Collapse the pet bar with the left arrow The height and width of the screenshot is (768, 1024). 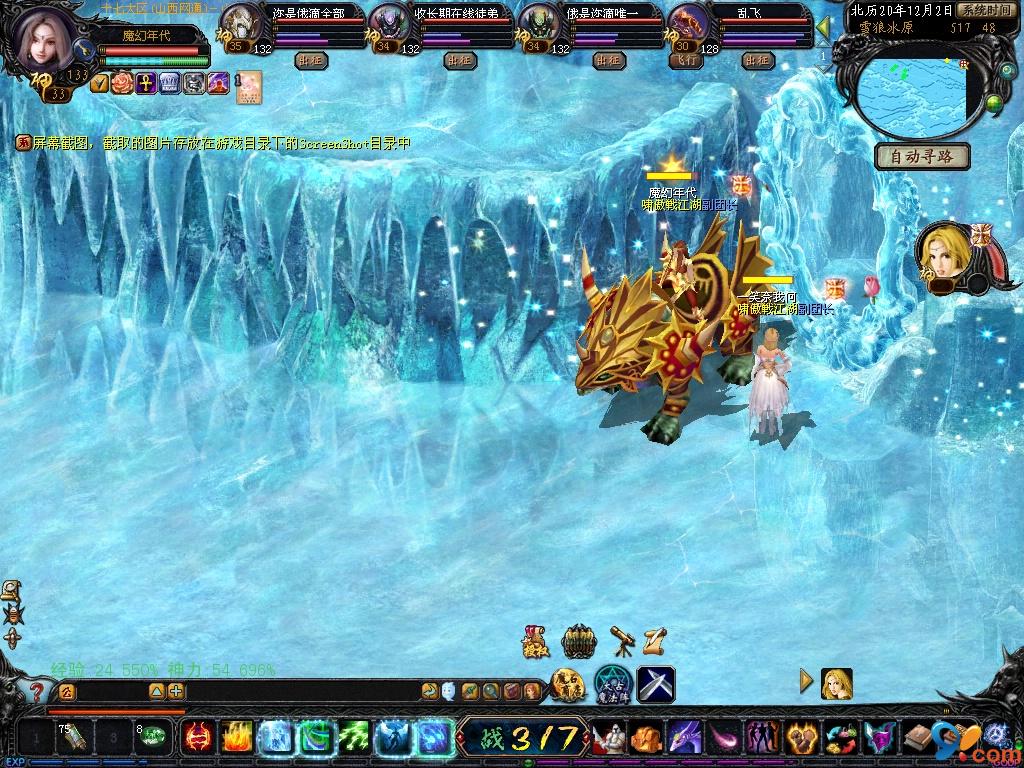click(x=823, y=26)
